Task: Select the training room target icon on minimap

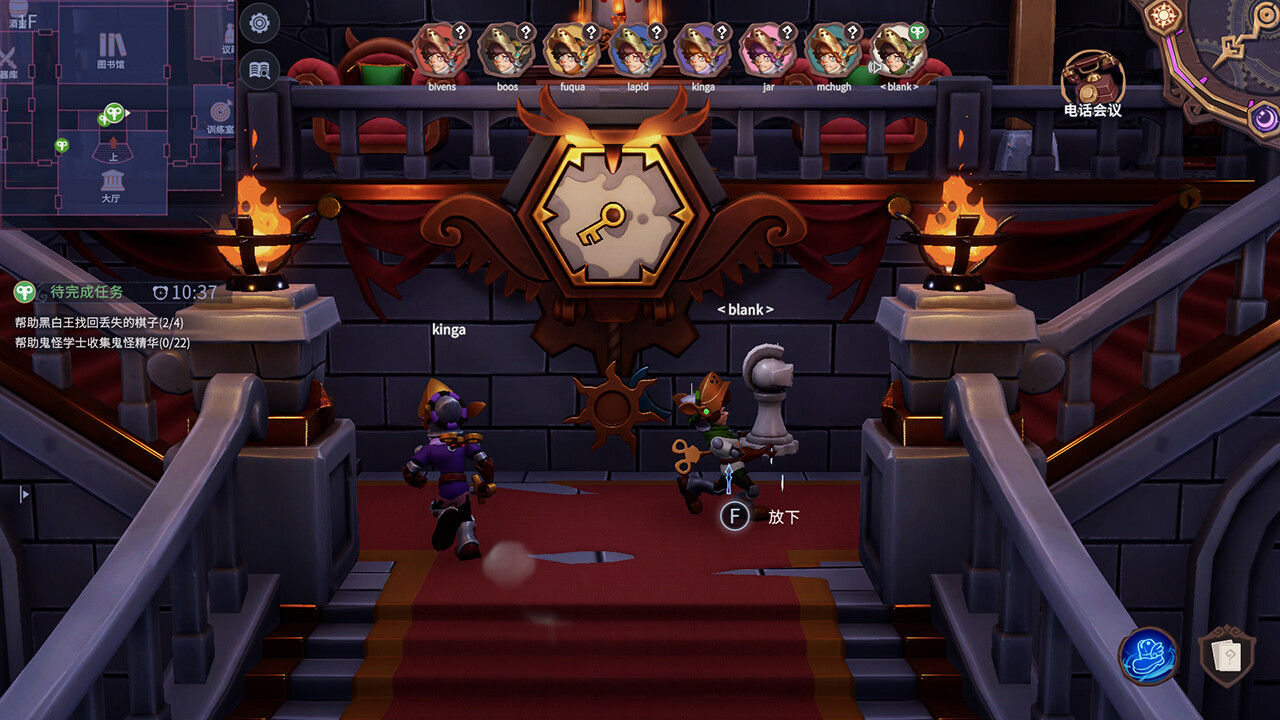Action: click(220, 112)
